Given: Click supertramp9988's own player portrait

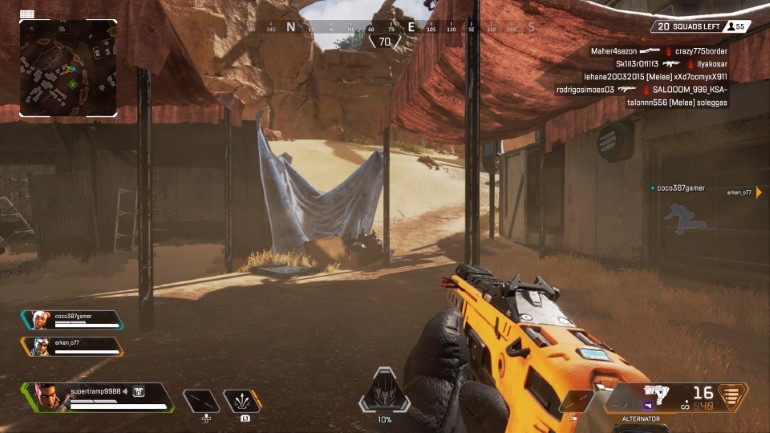Looking at the screenshot, I should tap(48, 396).
